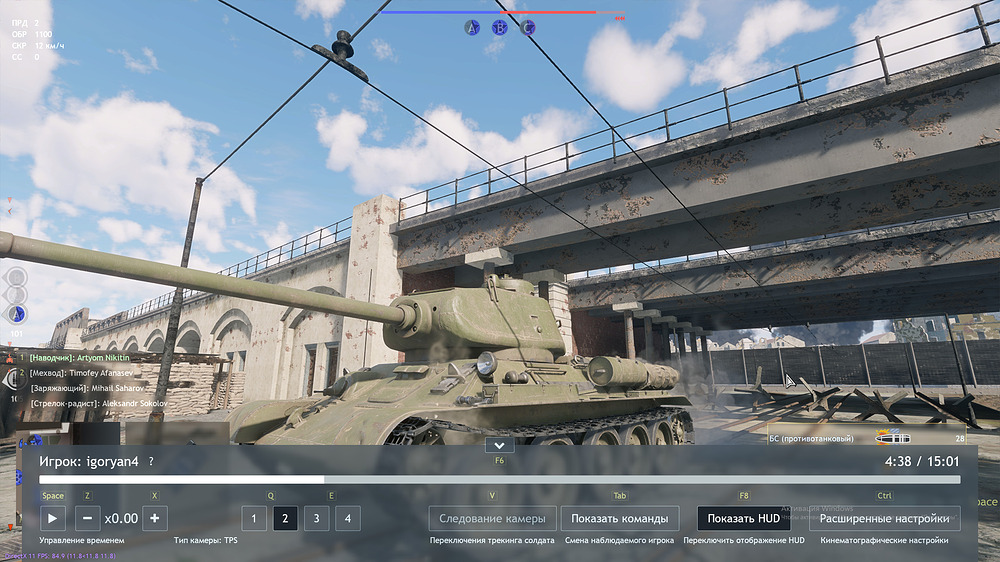Toggle the 'Следование камеры' camera tracking button

pyautogui.click(x=492, y=518)
